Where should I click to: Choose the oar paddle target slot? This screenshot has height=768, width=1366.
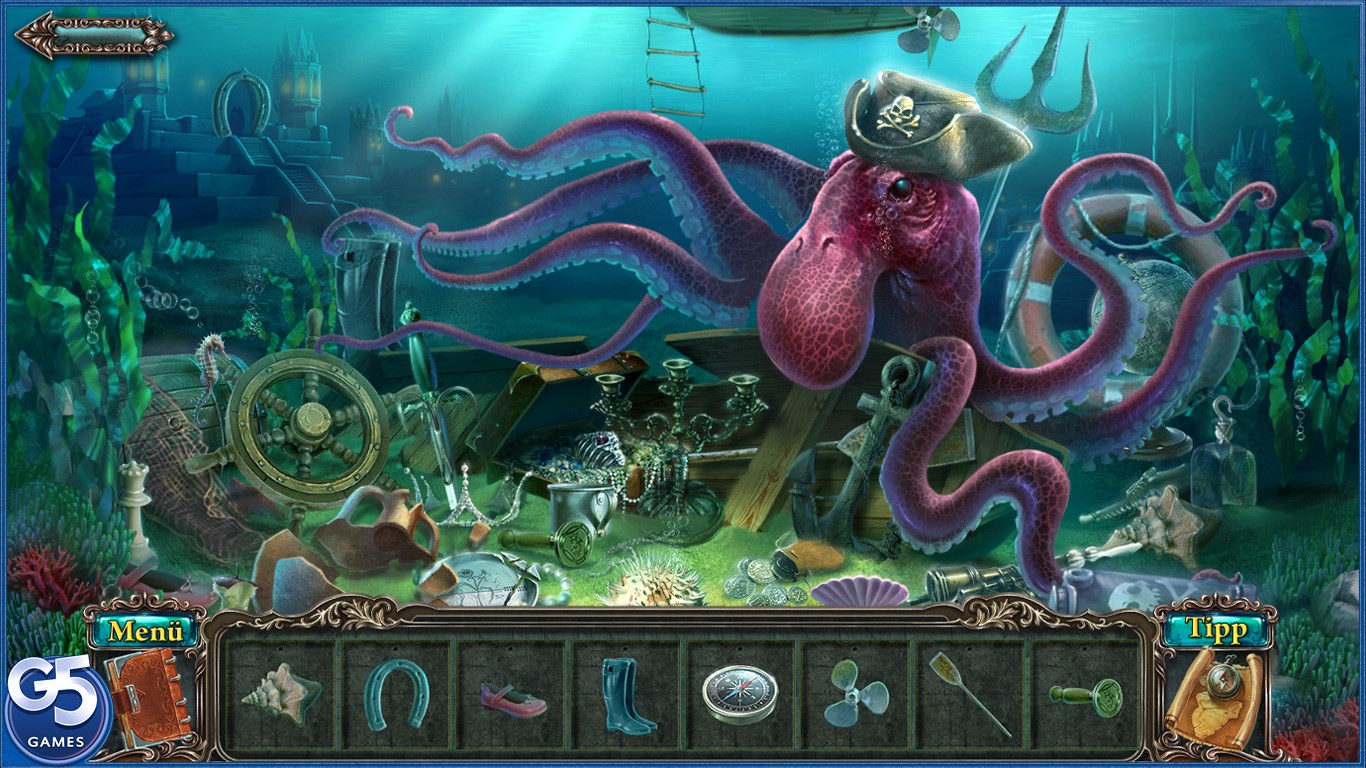(x=969, y=693)
